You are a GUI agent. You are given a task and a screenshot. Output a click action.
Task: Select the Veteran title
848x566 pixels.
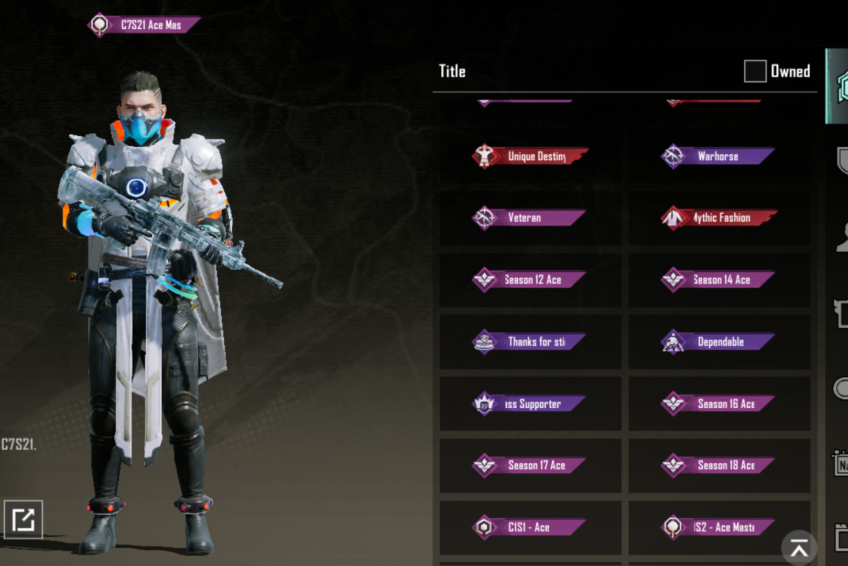coord(530,218)
